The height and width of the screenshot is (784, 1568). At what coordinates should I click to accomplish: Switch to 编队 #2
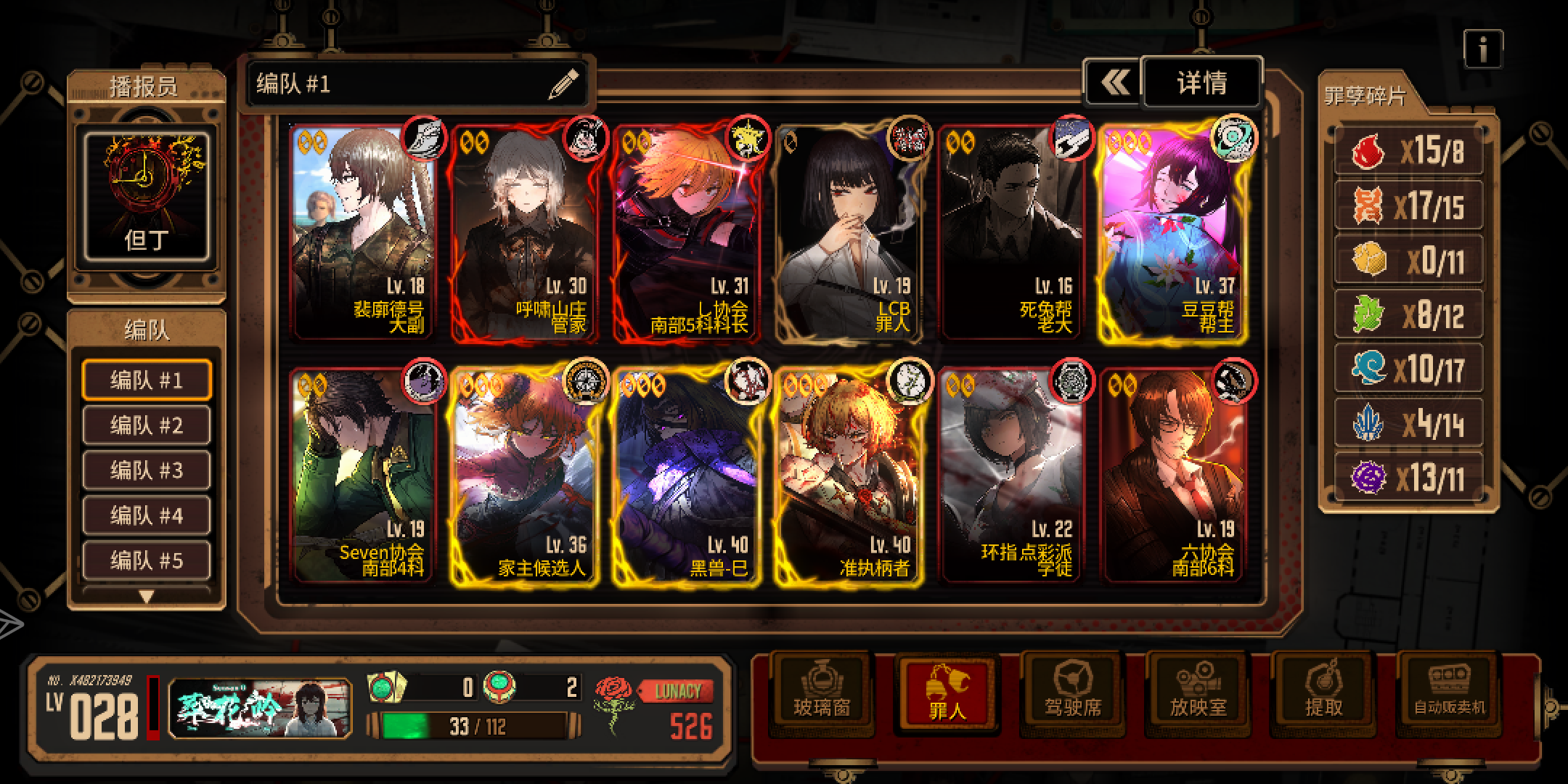147,425
